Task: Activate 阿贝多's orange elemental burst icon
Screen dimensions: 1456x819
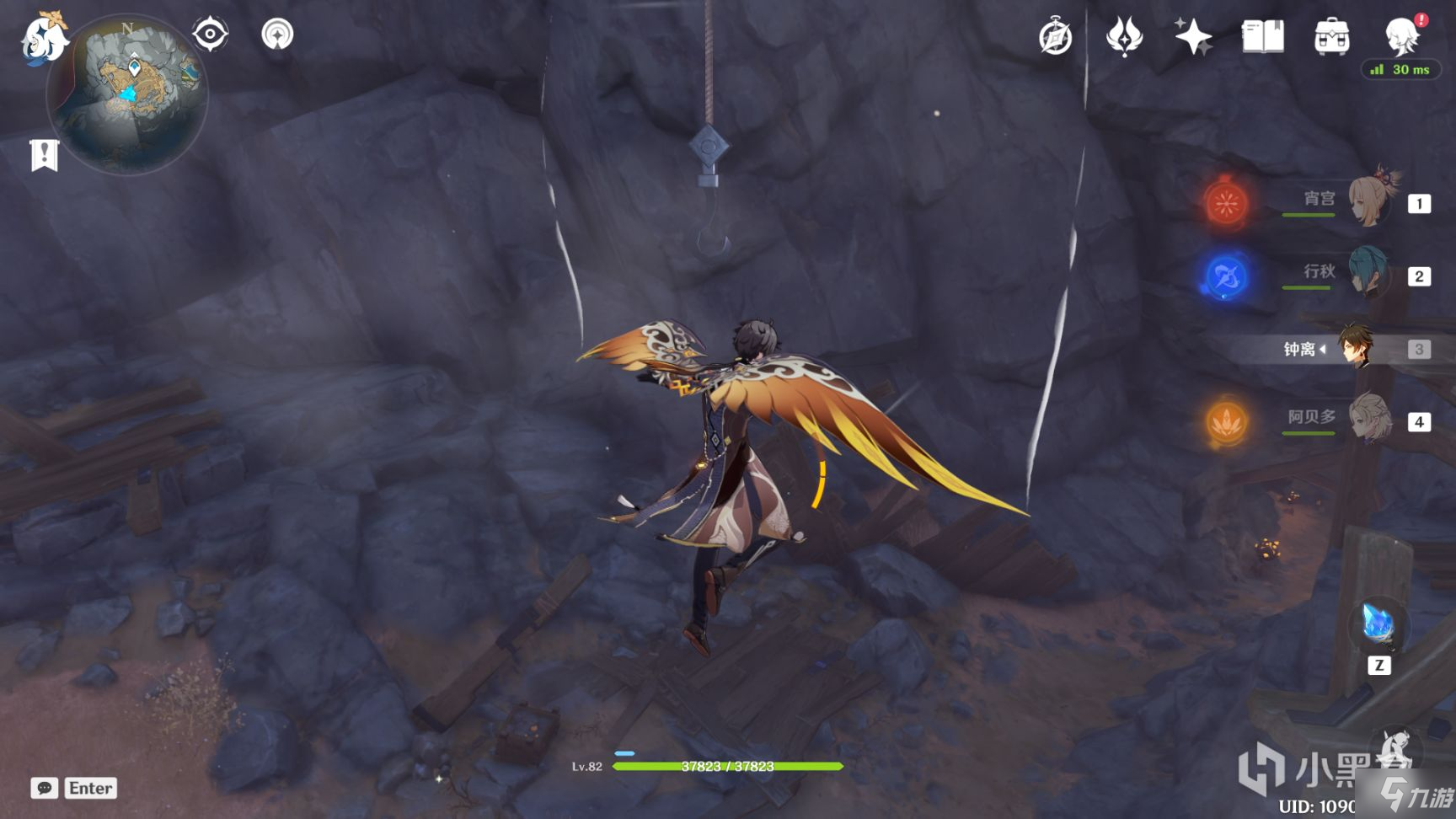Action: [x=1226, y=421]
